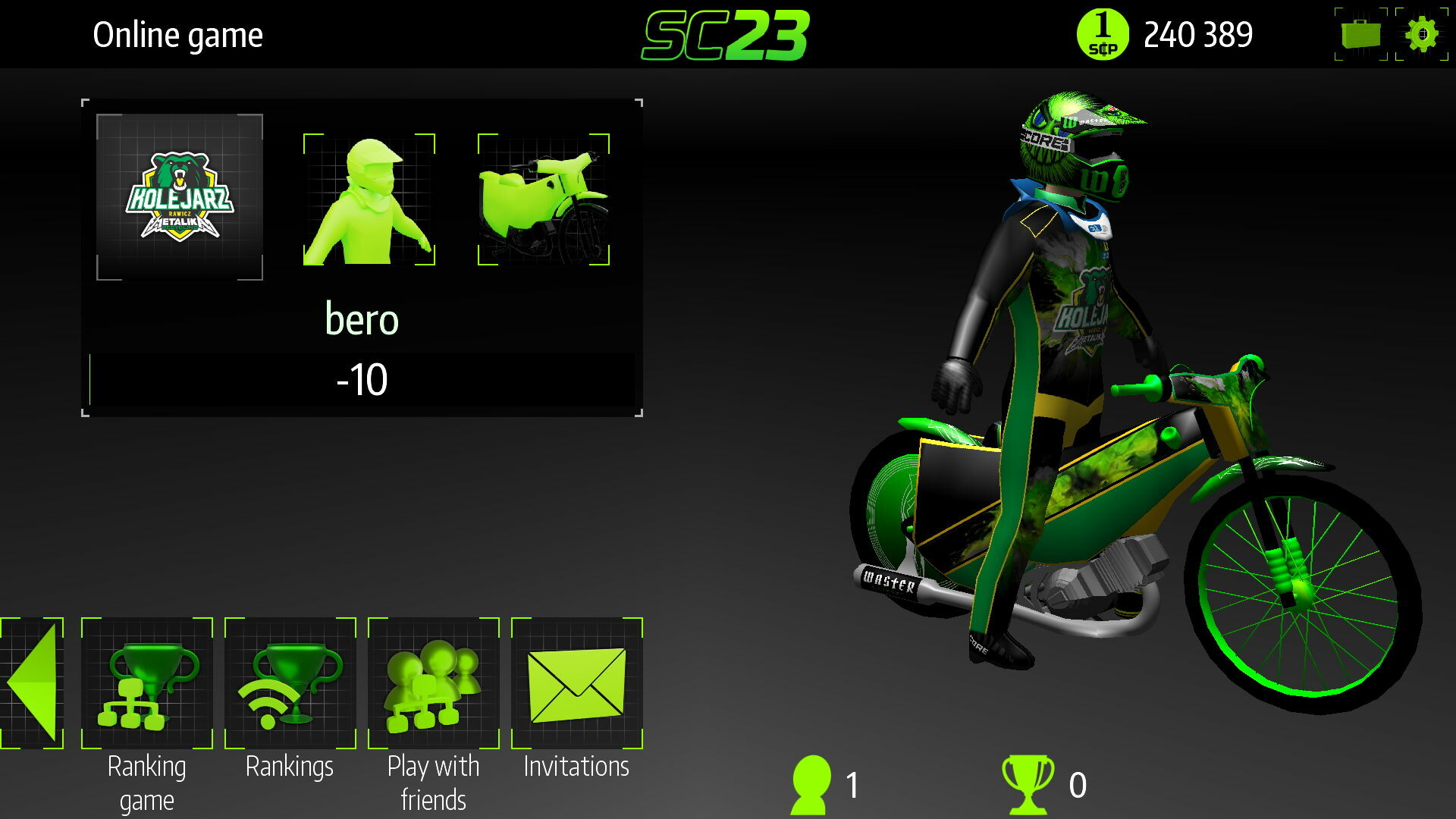Select the Kolejarz Rawicz team logo
1456x819 pixels.
[x=177, y=196]
